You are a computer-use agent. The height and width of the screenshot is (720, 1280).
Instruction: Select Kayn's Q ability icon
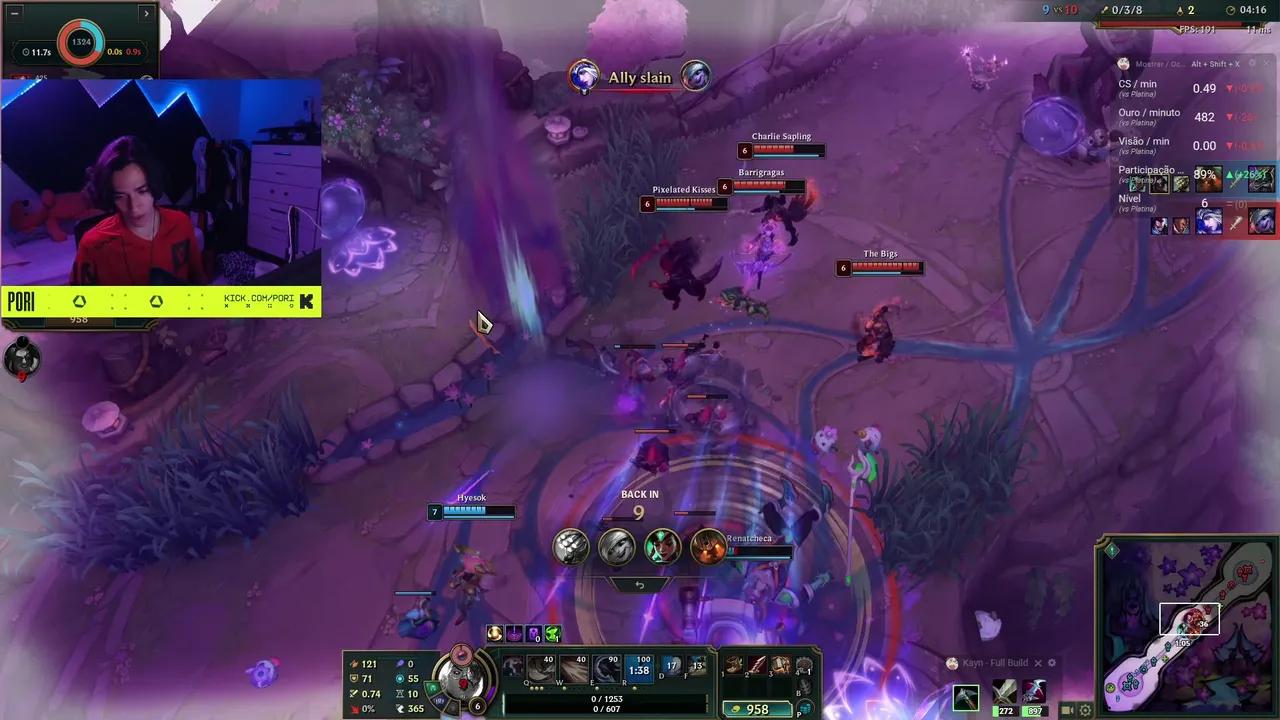click(x=542, y=670)
